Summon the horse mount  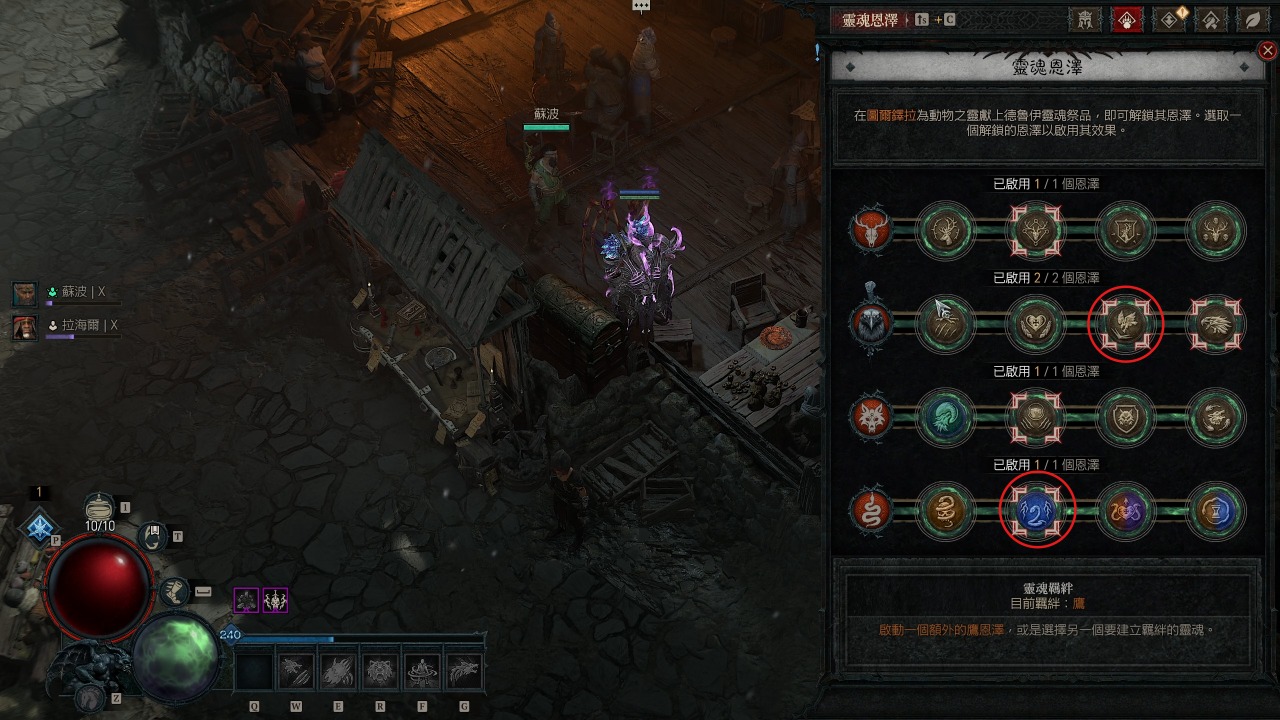pos(89,697)
